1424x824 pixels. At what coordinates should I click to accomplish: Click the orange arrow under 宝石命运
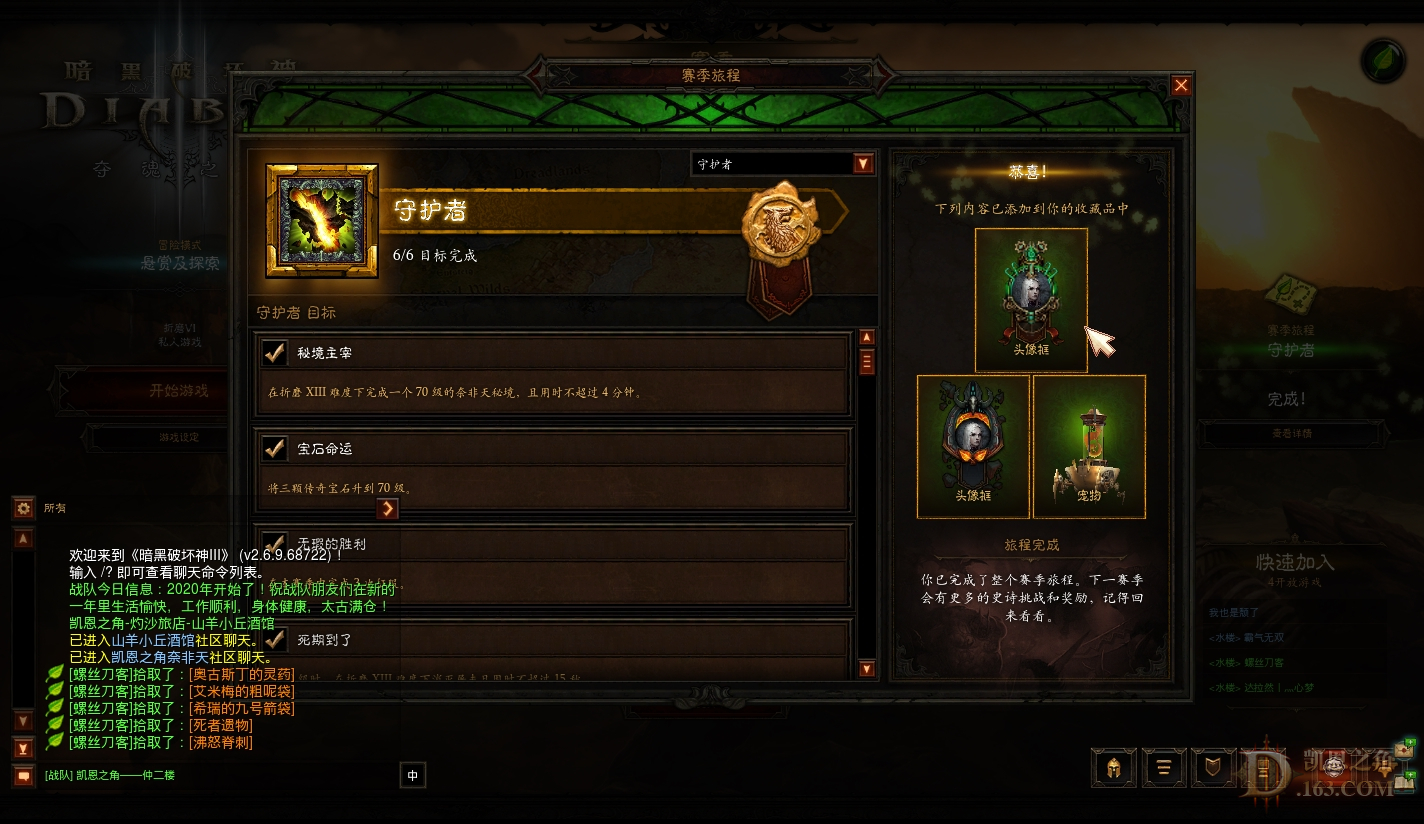(387, 508)
